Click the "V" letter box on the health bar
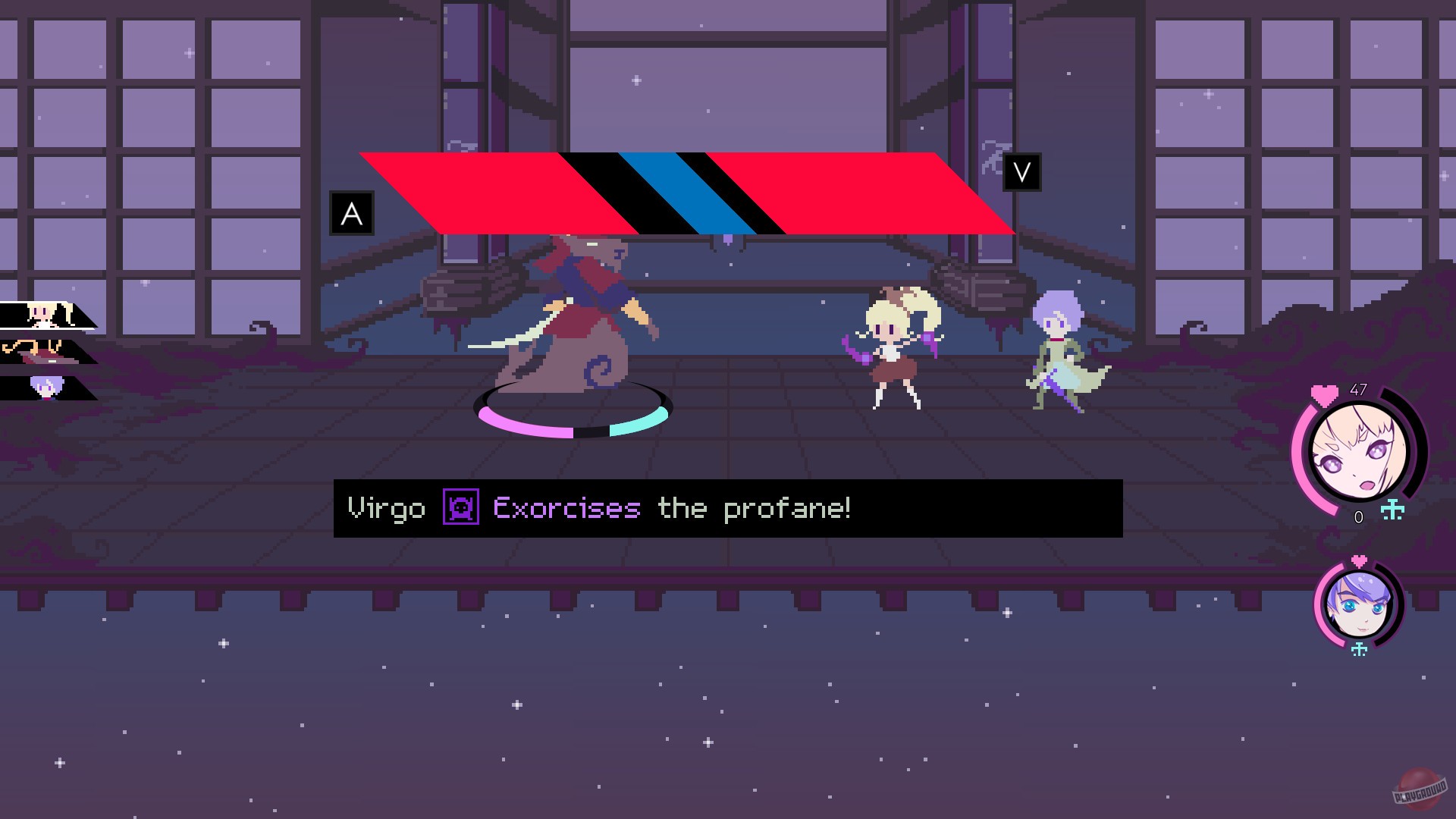 (x=1021, y=172)
